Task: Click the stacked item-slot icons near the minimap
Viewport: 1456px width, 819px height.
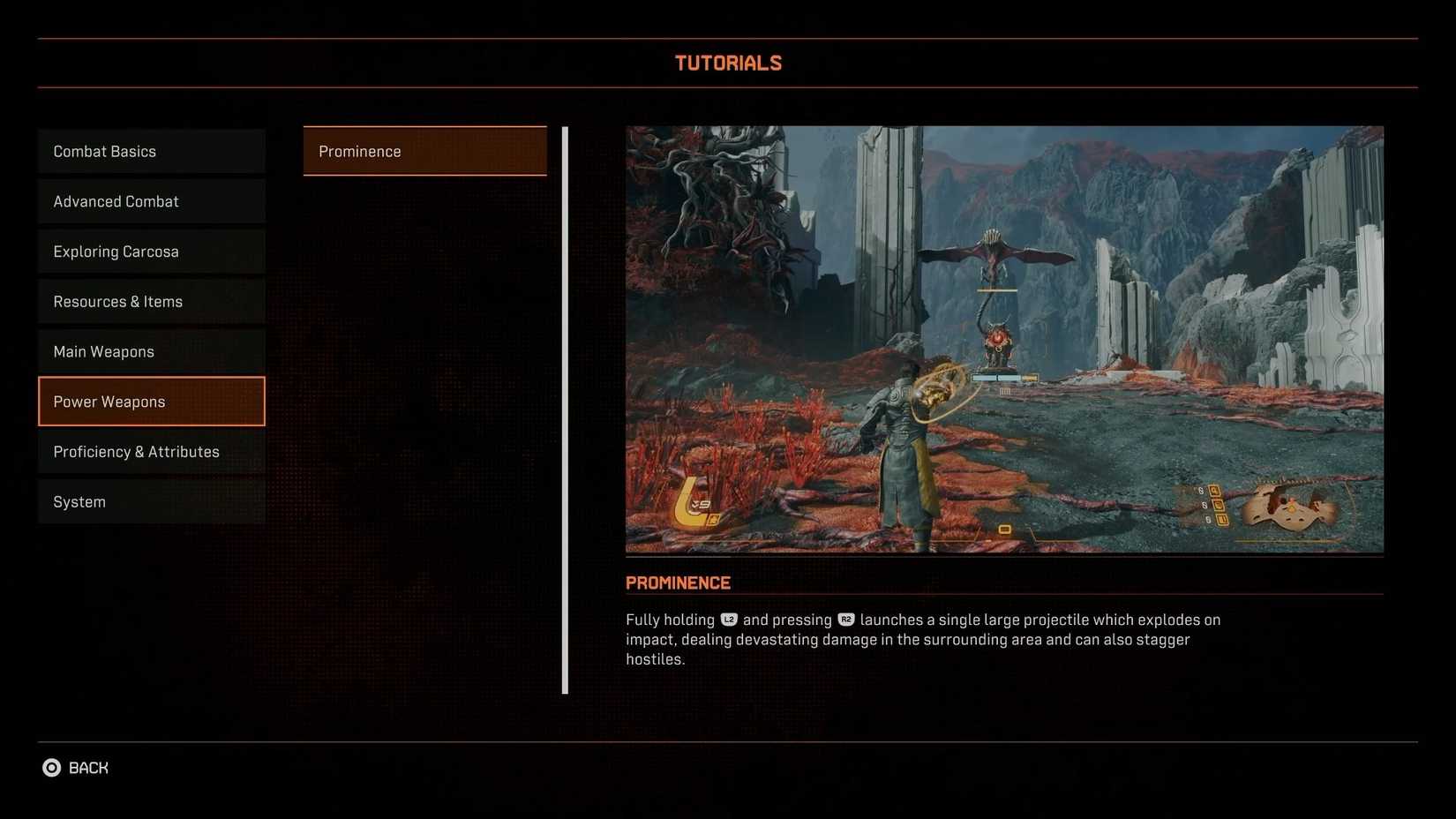Action: (x=1216, y=505)
